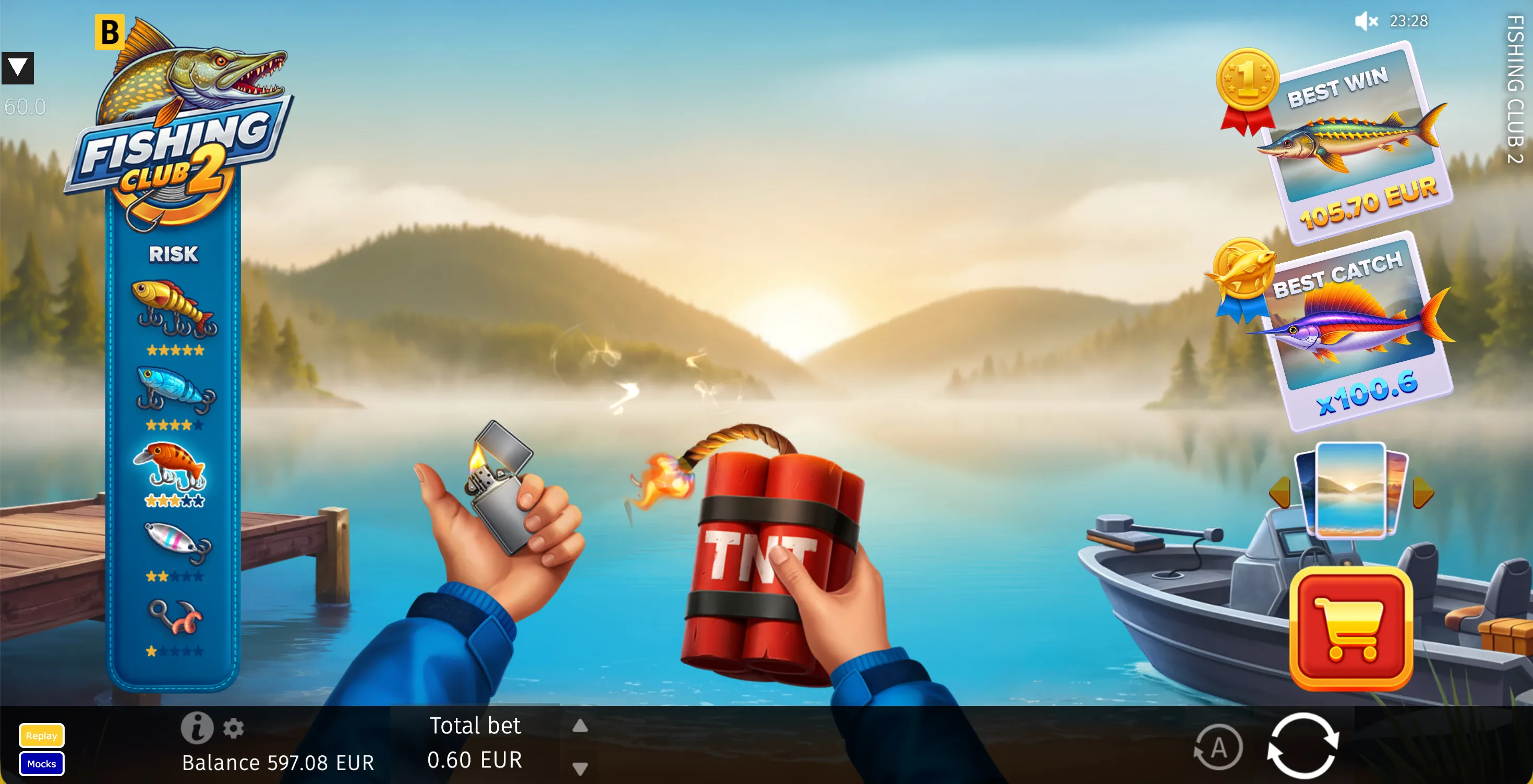
Task: Collapse the panel with the top-left triangle
Action: tap(18, 67)
